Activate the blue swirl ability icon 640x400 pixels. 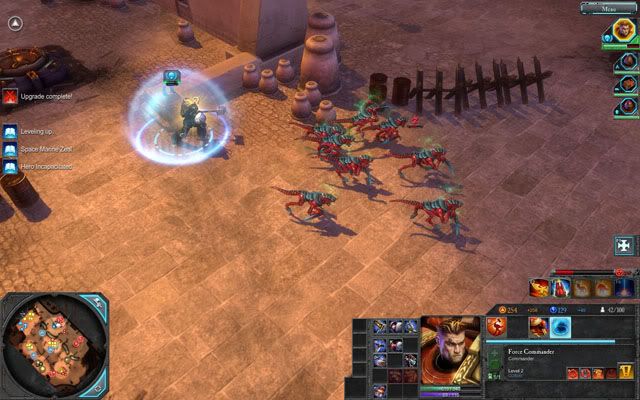click(x=560, y=328)
